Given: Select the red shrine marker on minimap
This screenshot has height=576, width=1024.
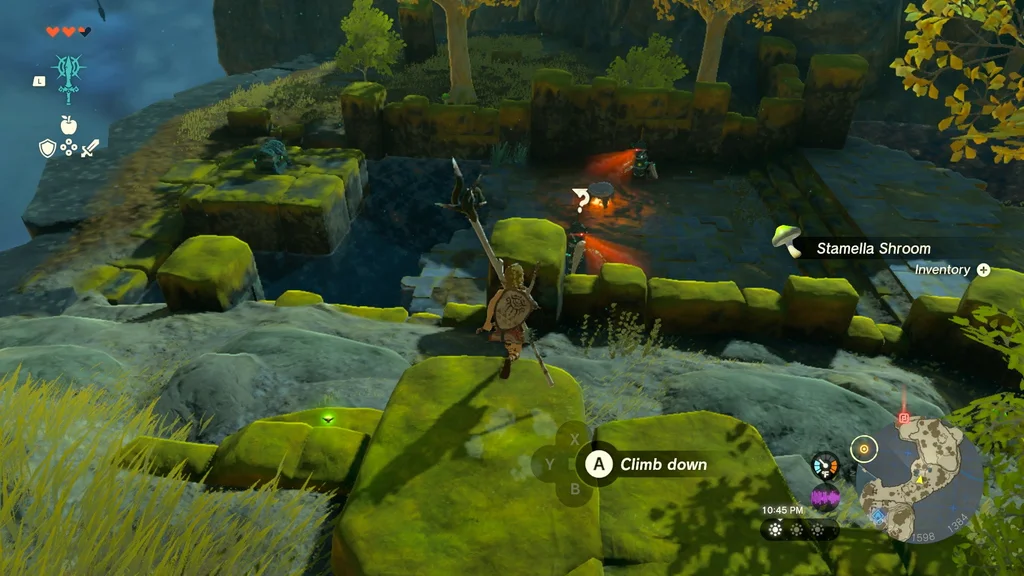Looking at the screenshot, I should (x=904, y=416).
